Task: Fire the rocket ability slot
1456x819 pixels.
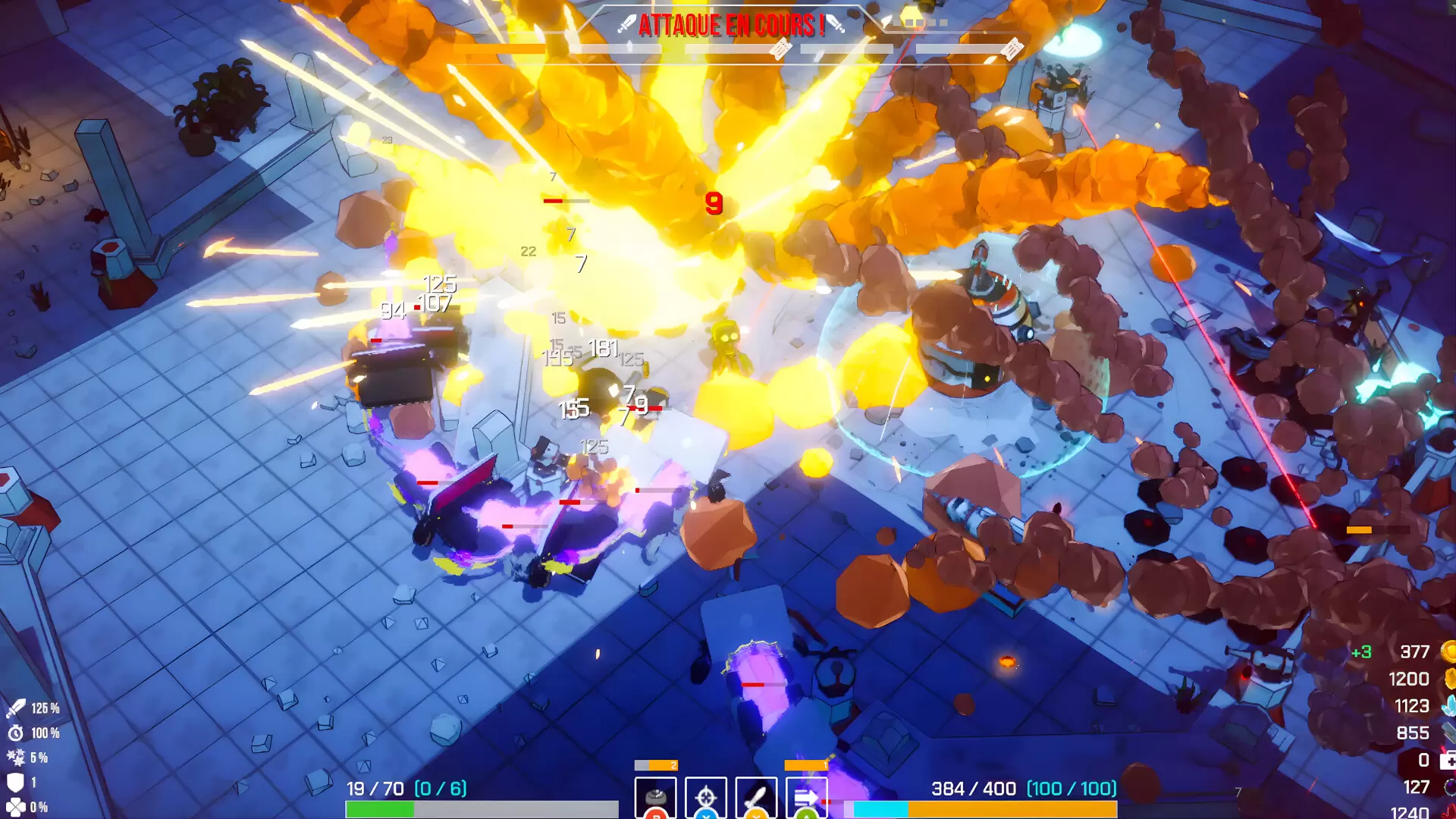Action: 756,798
